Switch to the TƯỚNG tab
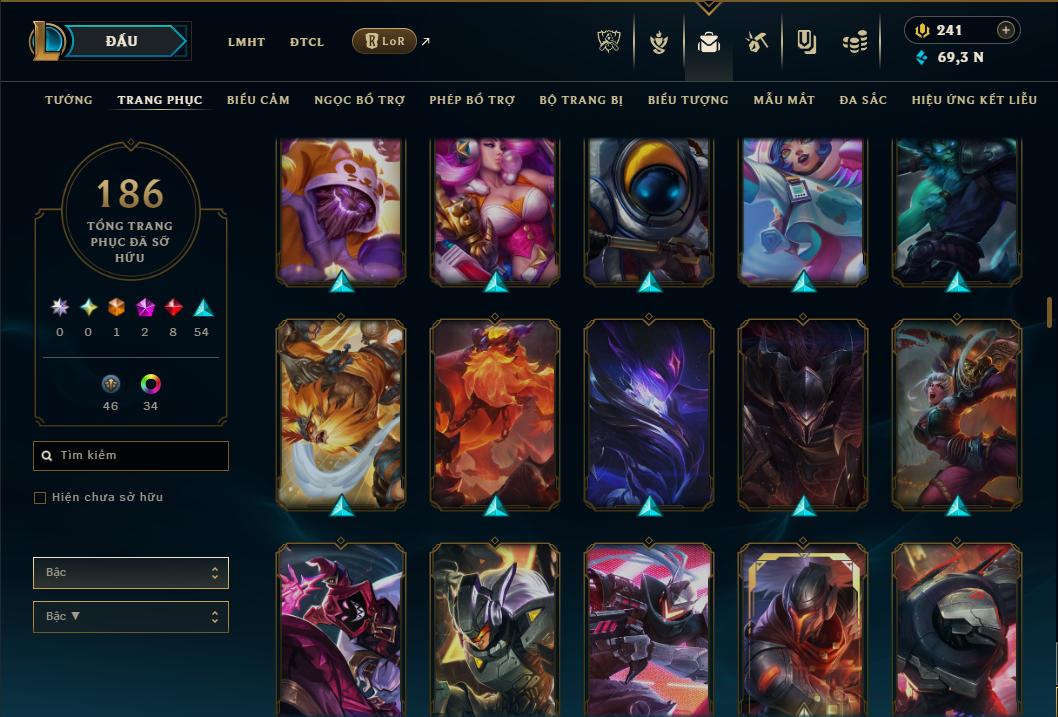This screenshot has width=1058, height=717. pos(69,100)
